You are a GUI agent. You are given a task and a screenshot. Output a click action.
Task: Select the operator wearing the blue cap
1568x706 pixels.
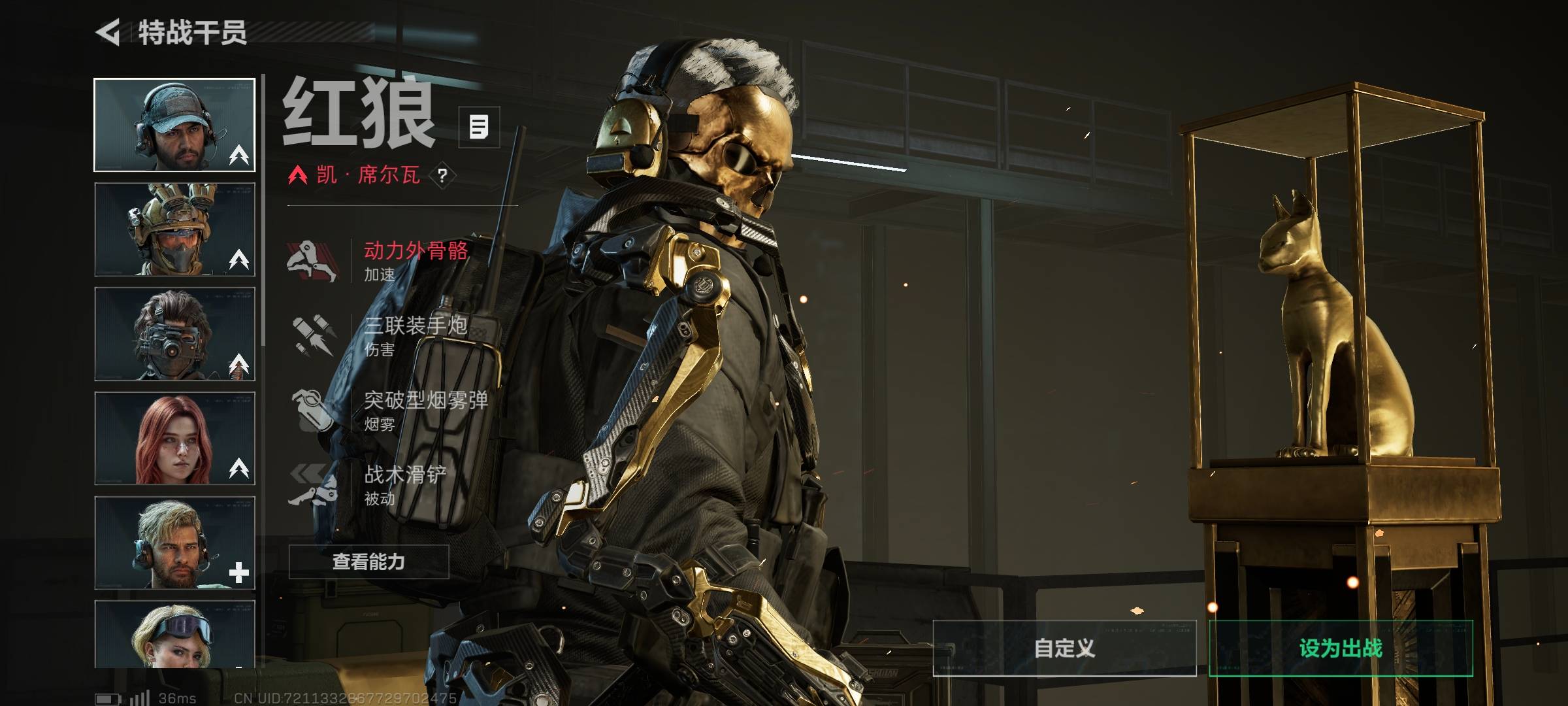point(174,125)
